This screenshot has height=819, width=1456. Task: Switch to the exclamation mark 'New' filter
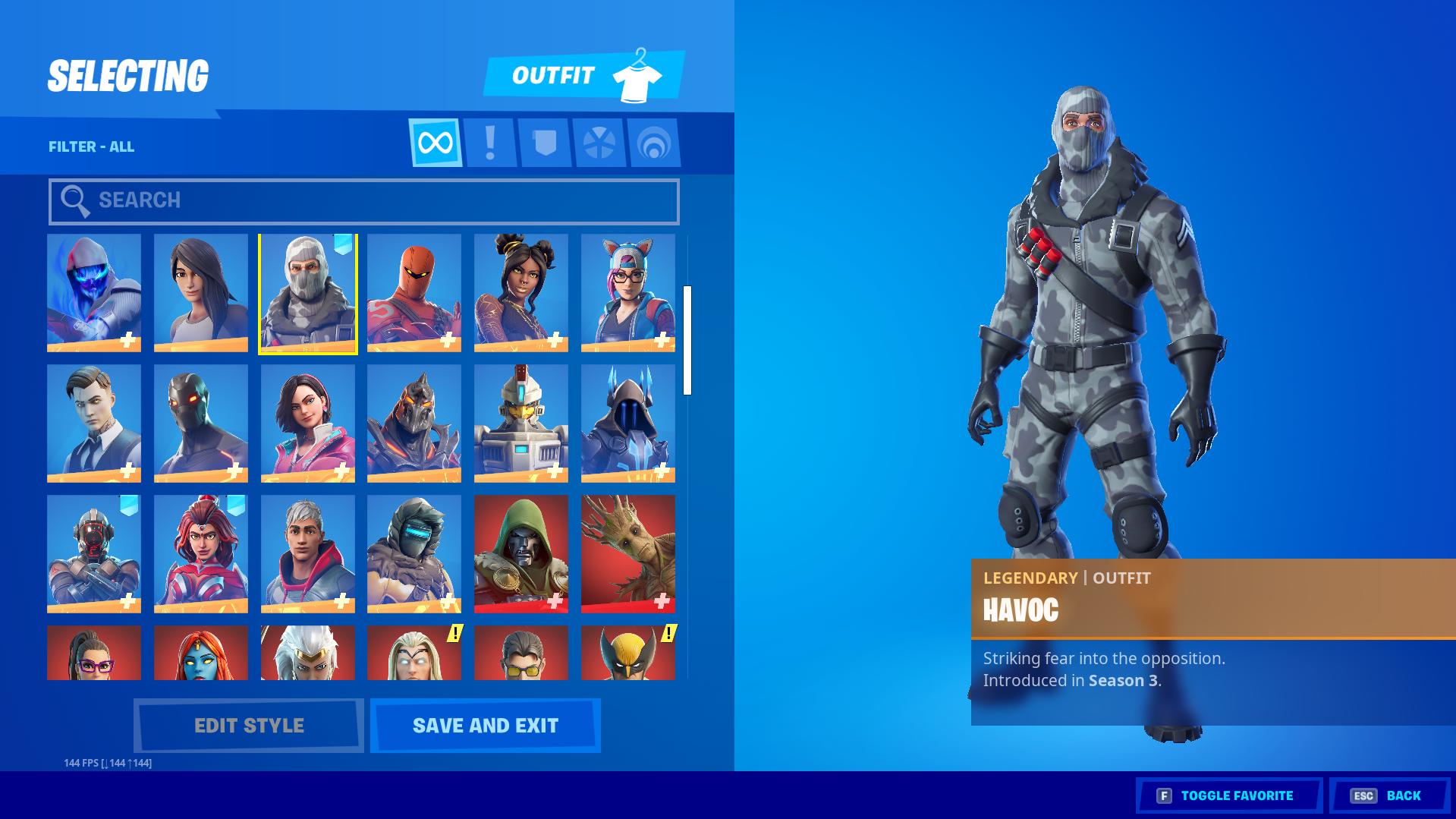[x=490, y=143]
